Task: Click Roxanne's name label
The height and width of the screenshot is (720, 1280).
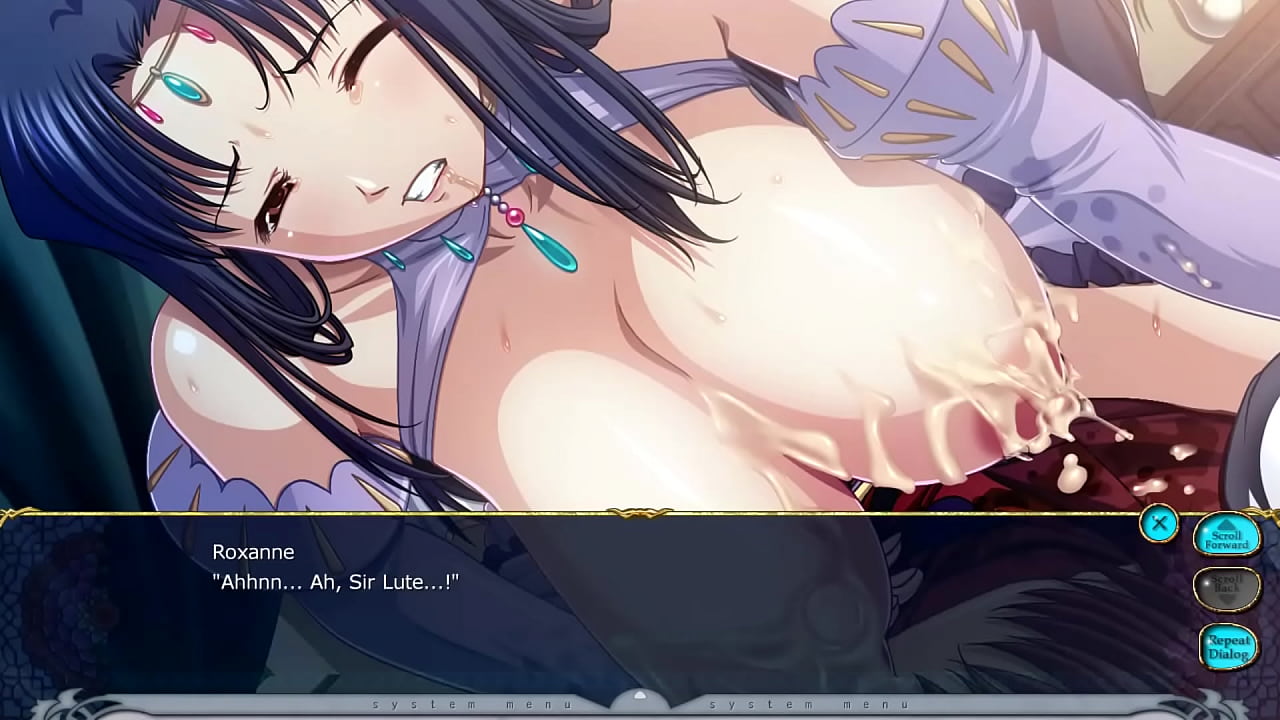Action: [x=255, y=551]
